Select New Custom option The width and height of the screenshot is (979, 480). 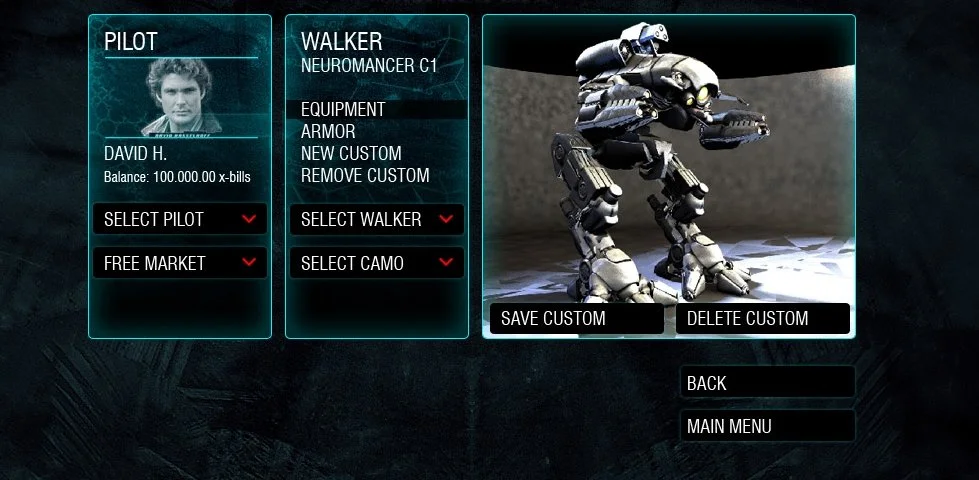click(x=351, y=154)
